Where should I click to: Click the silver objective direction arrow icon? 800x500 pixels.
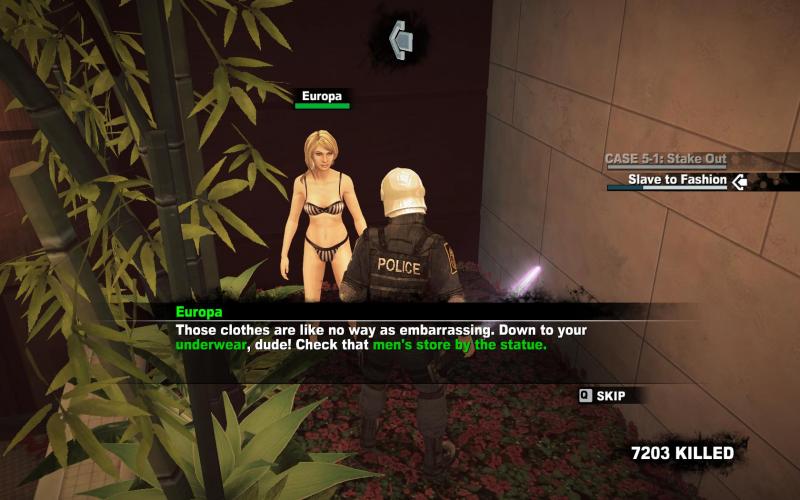pyautogui.click(x=402, y=39)
